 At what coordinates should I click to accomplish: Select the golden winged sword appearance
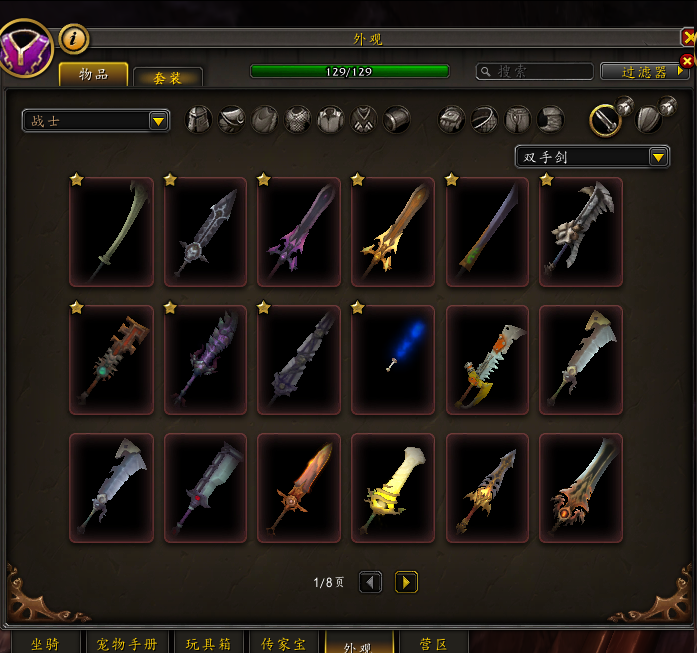pyautogui.click(x=393, y=232)
